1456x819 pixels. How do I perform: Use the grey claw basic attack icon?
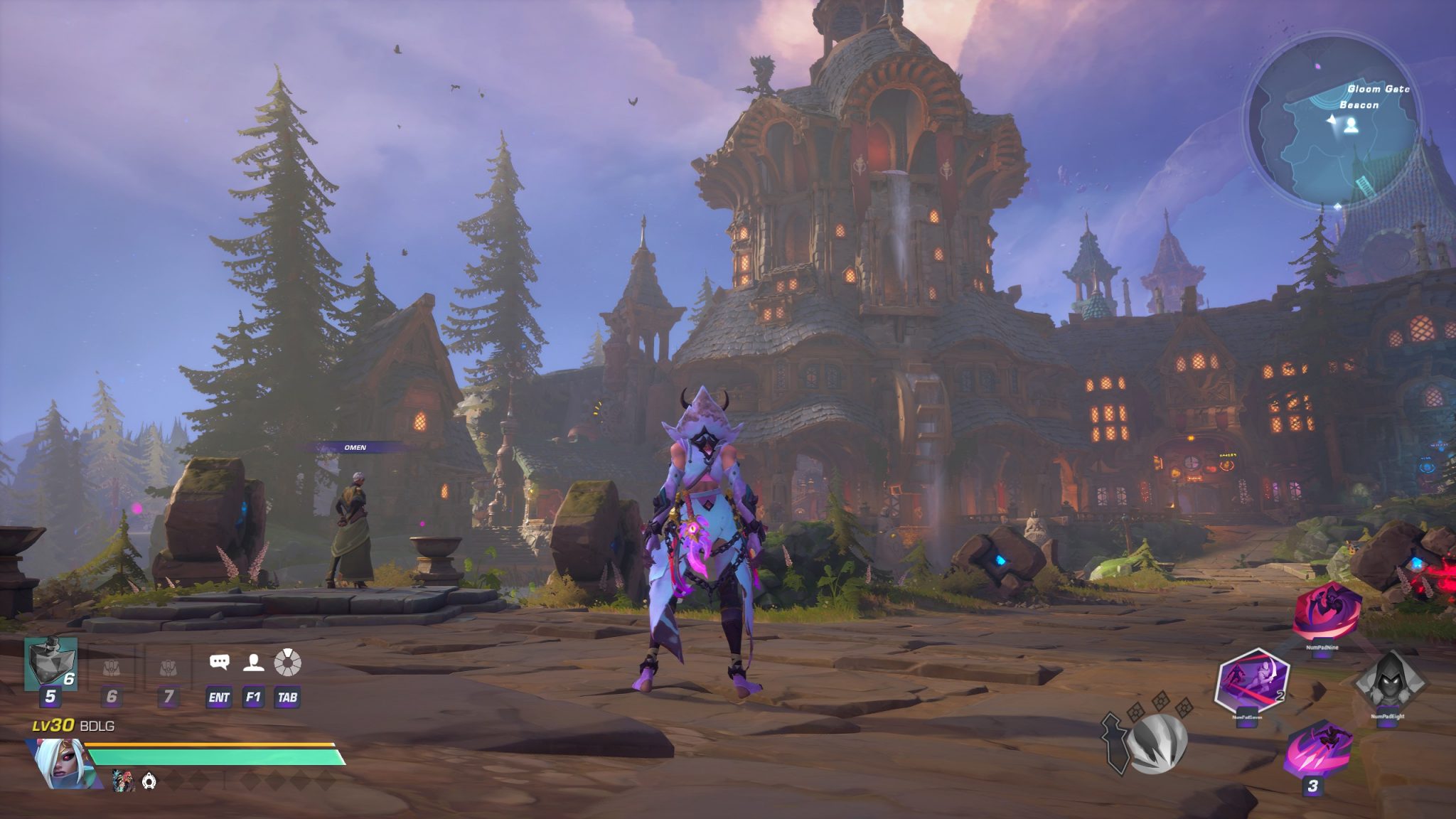(x=1157, y=743)
